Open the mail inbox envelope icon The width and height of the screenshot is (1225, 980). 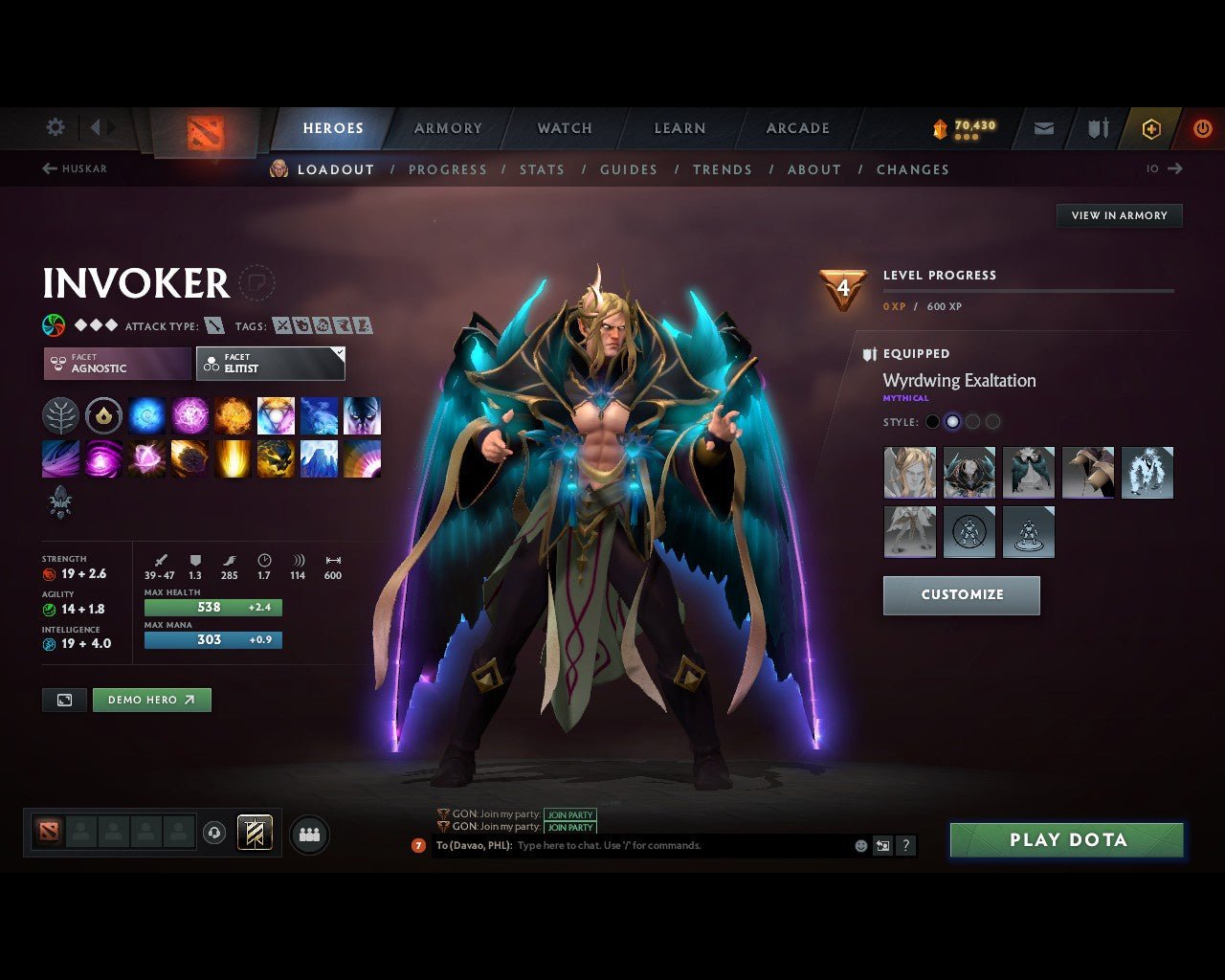tap(1042, 128)
